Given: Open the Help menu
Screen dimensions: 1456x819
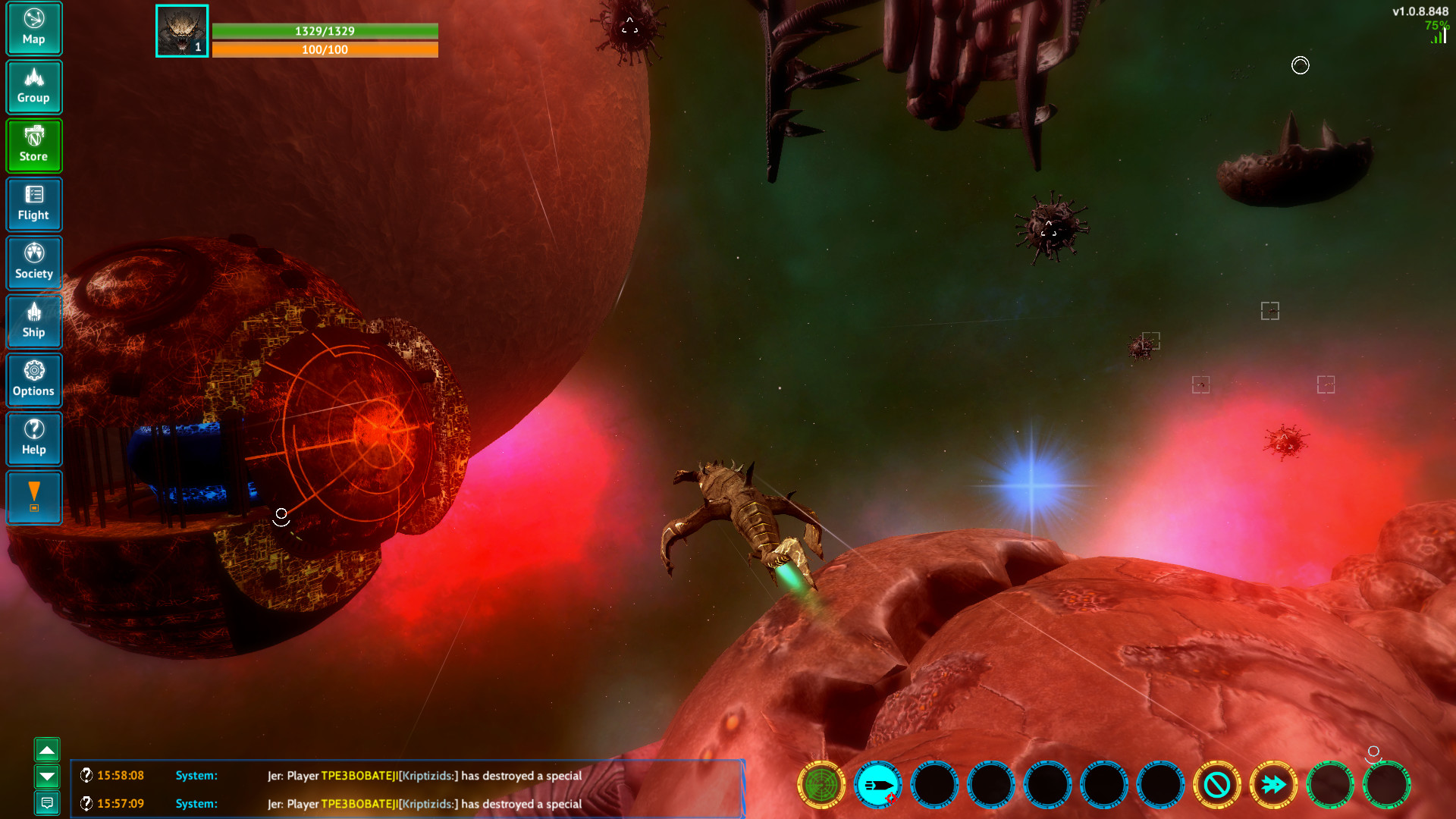Looking at the screenshot, I should coord(33,439).
